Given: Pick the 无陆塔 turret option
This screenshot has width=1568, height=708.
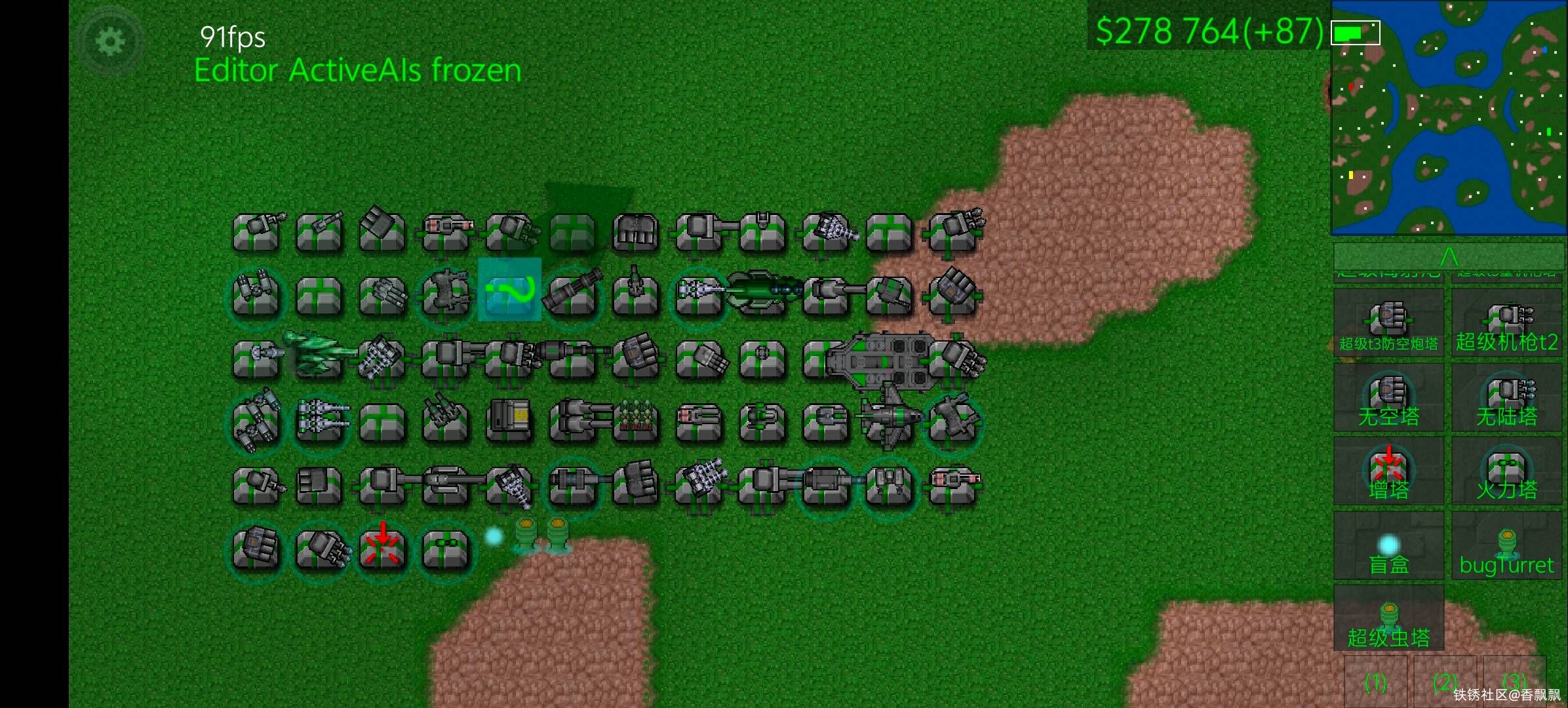Looking at the screenshot, I should pos(1506,399).
